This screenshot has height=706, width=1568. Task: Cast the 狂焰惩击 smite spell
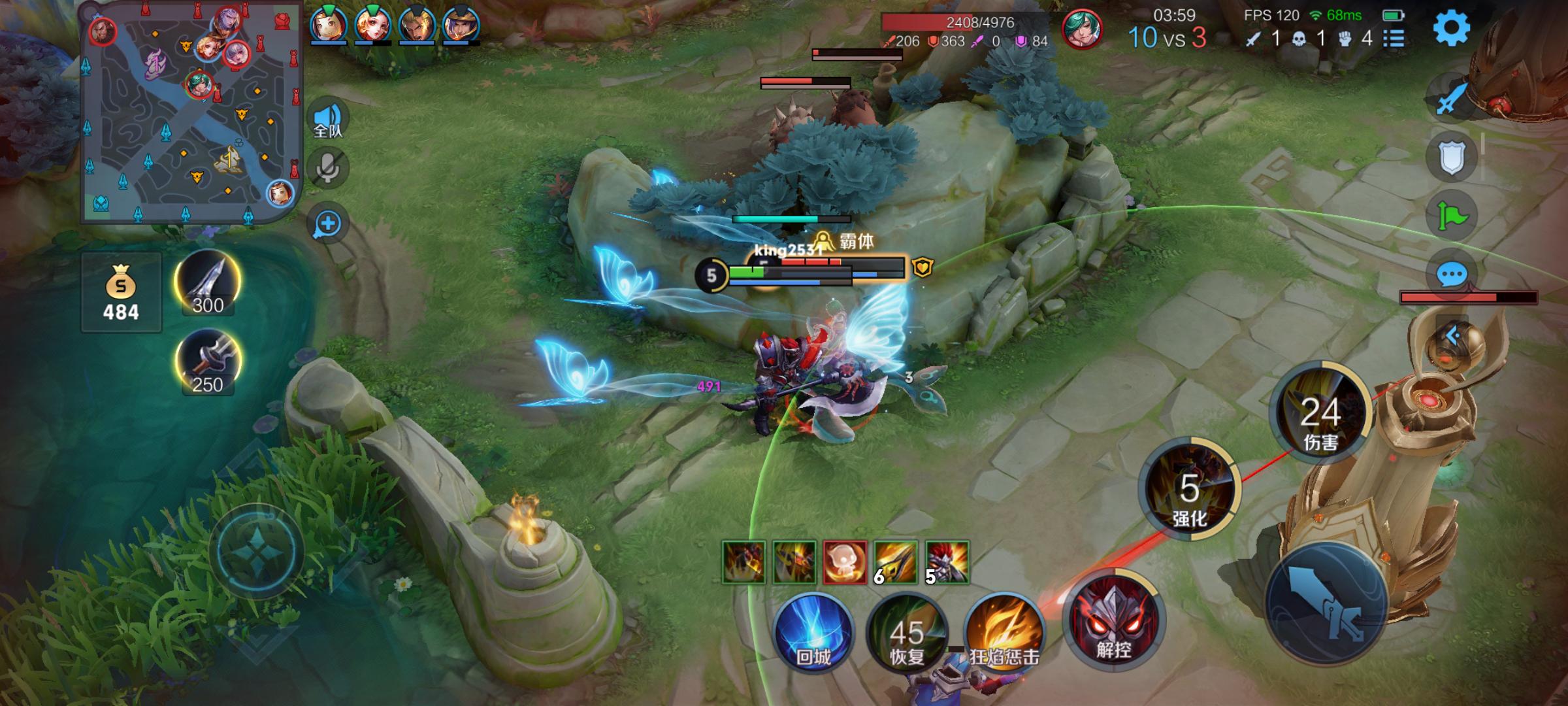[x=1004, y=633]
